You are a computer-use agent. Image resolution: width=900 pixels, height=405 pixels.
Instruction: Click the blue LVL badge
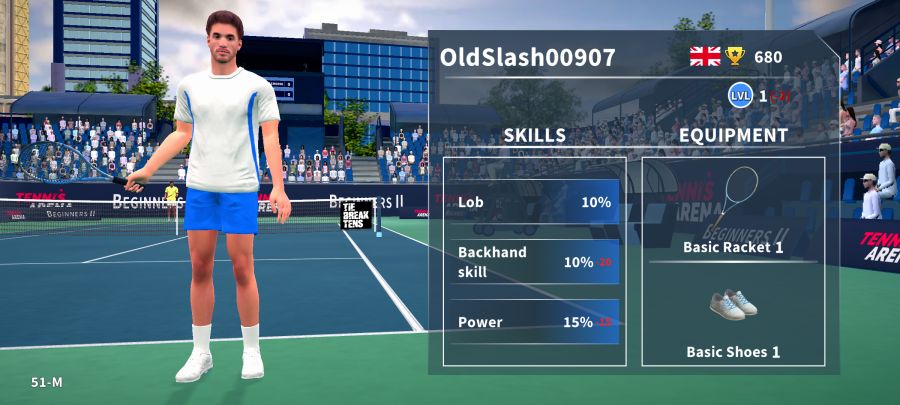click(x=740, y=95)
